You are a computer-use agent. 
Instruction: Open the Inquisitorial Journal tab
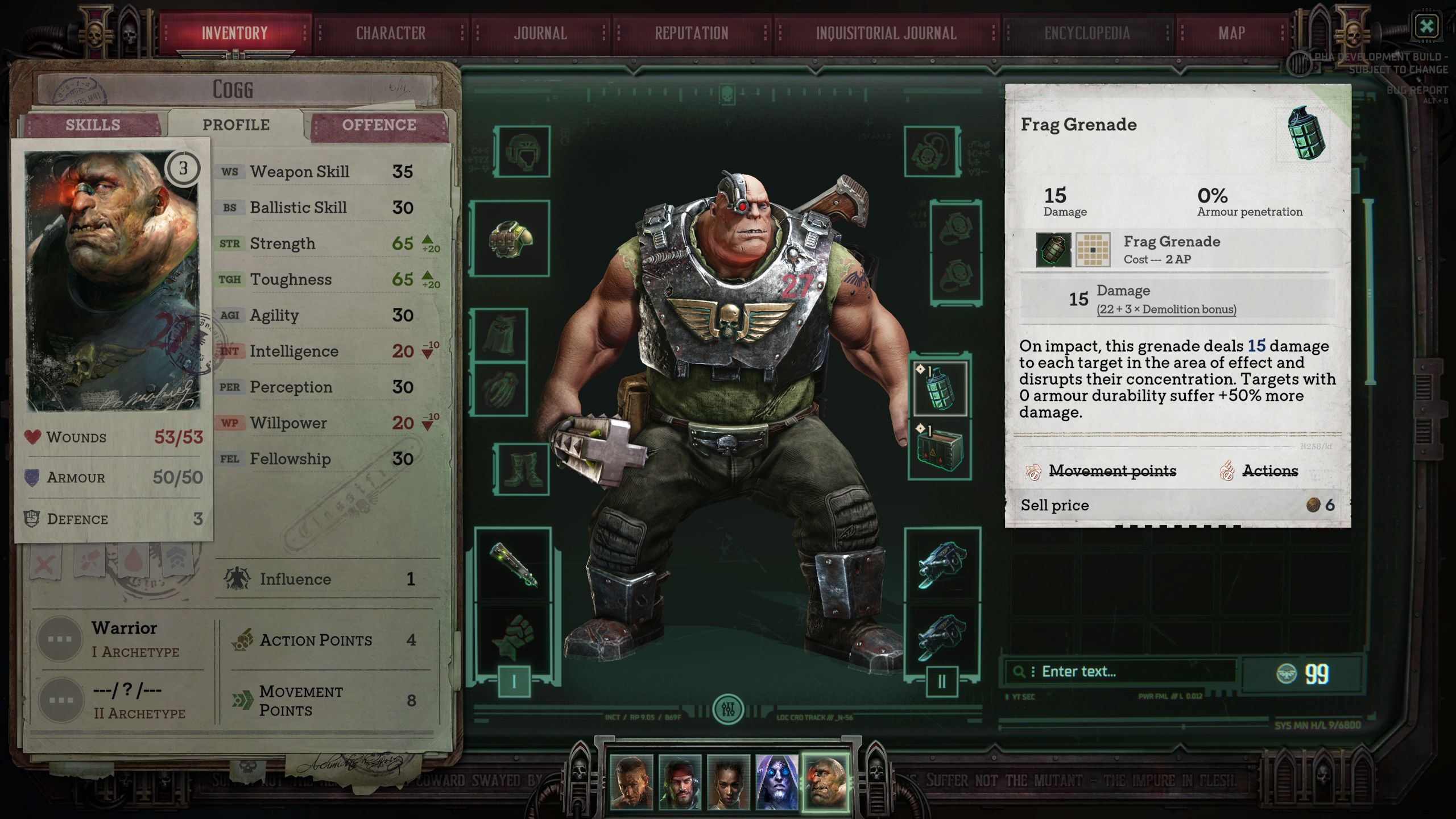[886, 34]
